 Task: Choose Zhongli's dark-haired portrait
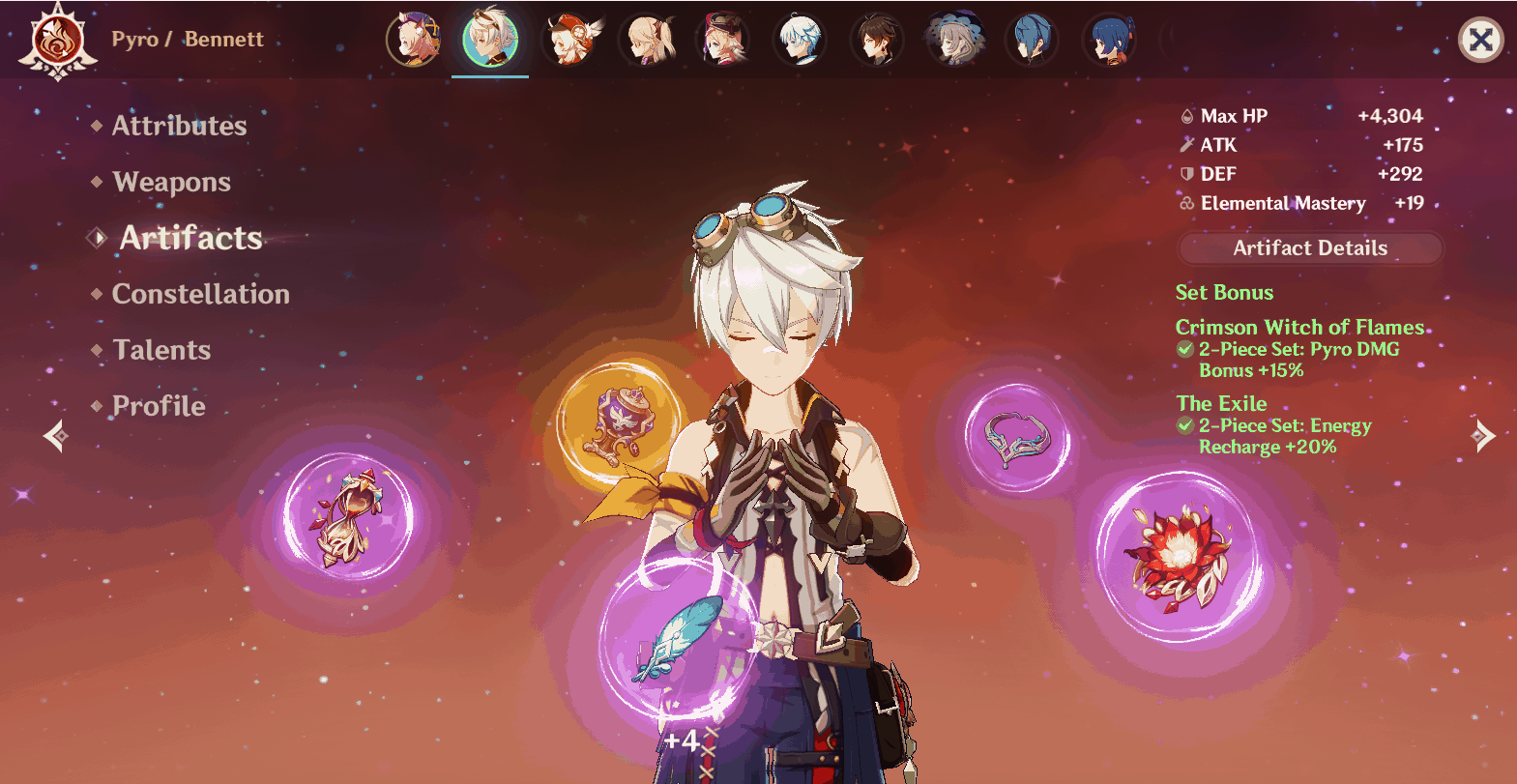[878, 41]
